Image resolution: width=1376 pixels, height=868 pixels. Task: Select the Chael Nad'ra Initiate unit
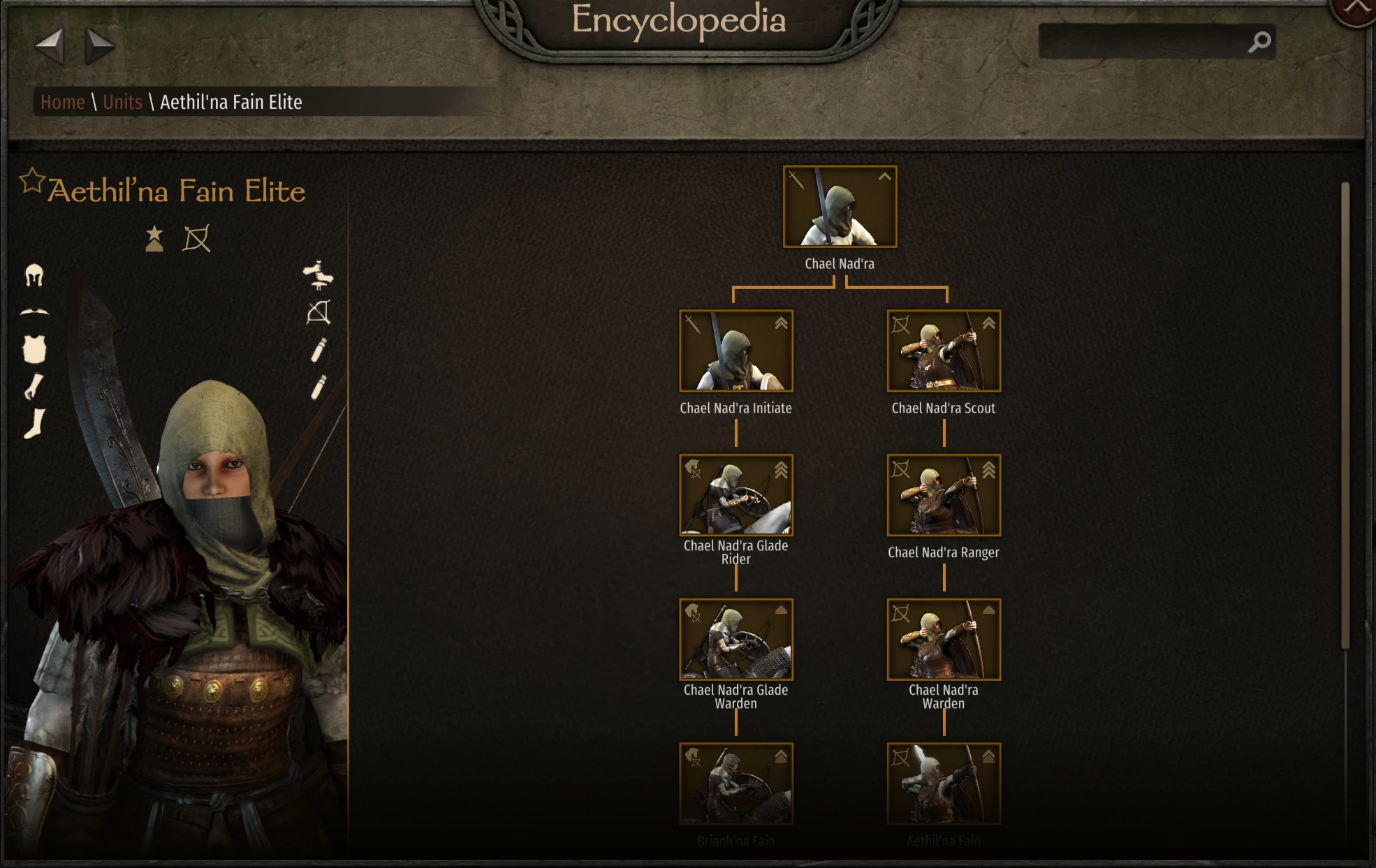click(x=736, y=351)
